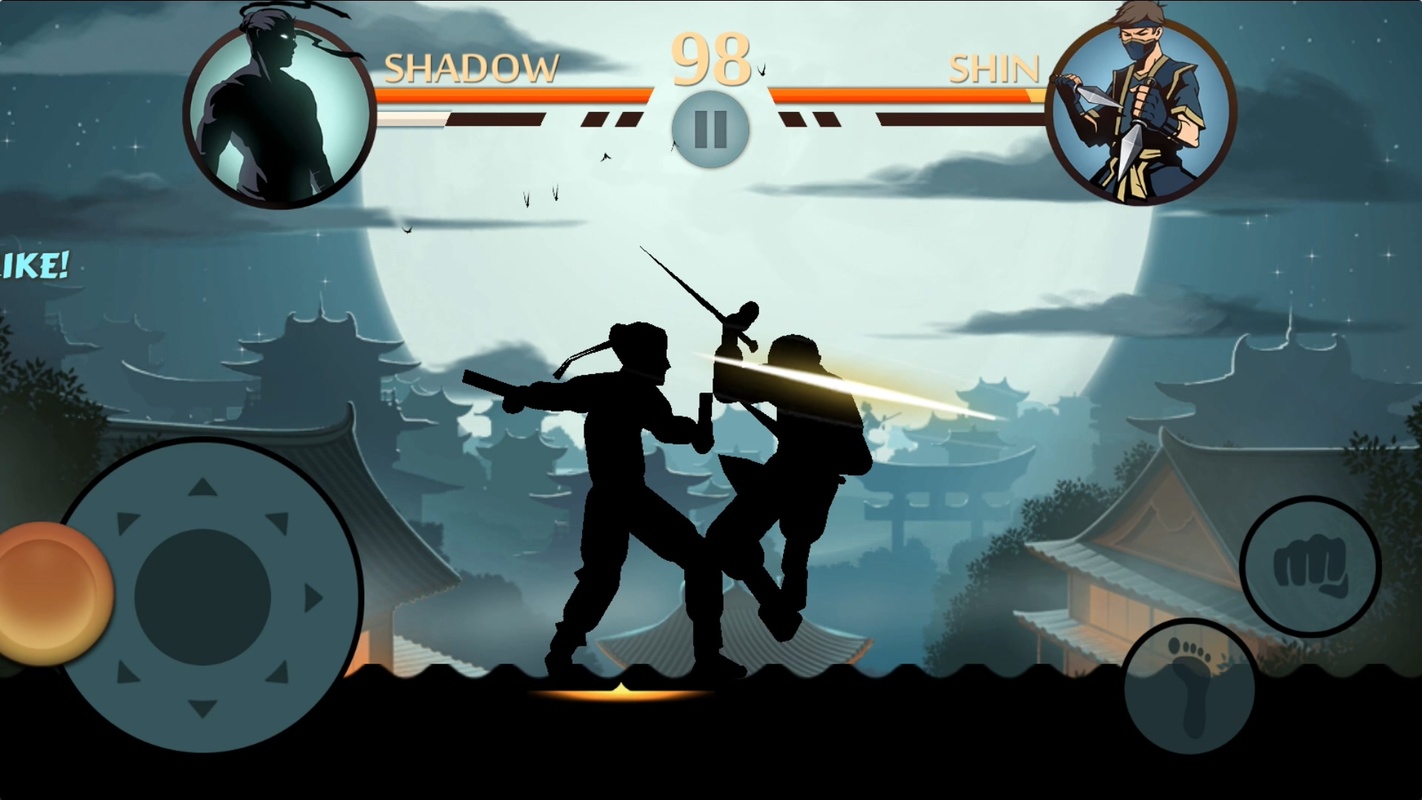Tap the foot kick attack button
The height and width of the screenshot is (800, 1422).
(x=1190, y=686)
